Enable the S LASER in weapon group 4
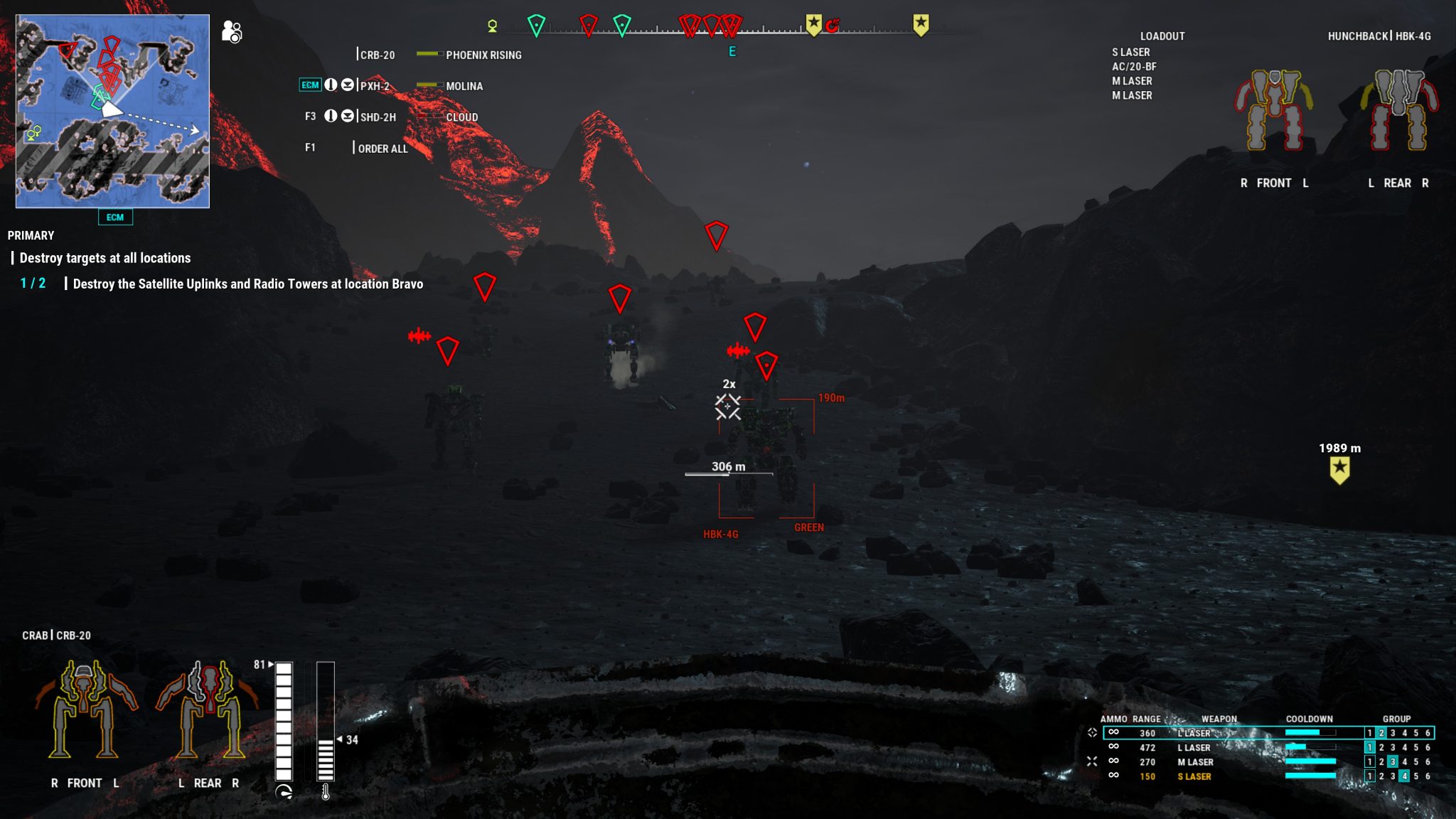Viewport: 1456px width, 819px height. pos(1405,776)
